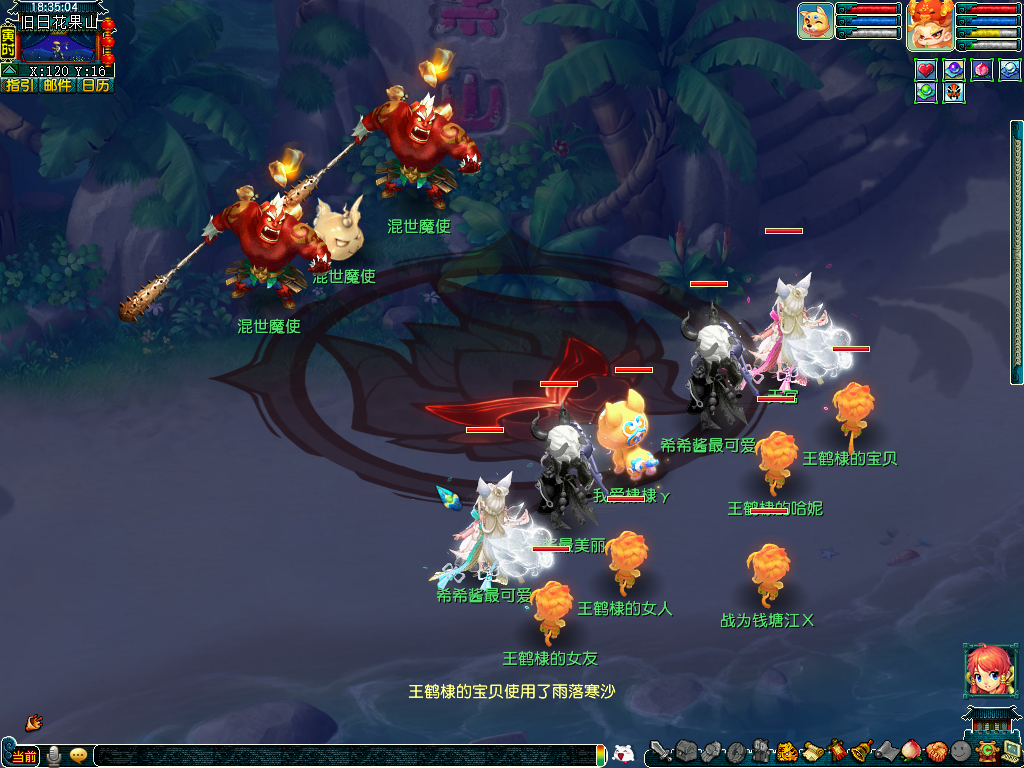Click the opera mask buff icon

[x=954, y=93]
